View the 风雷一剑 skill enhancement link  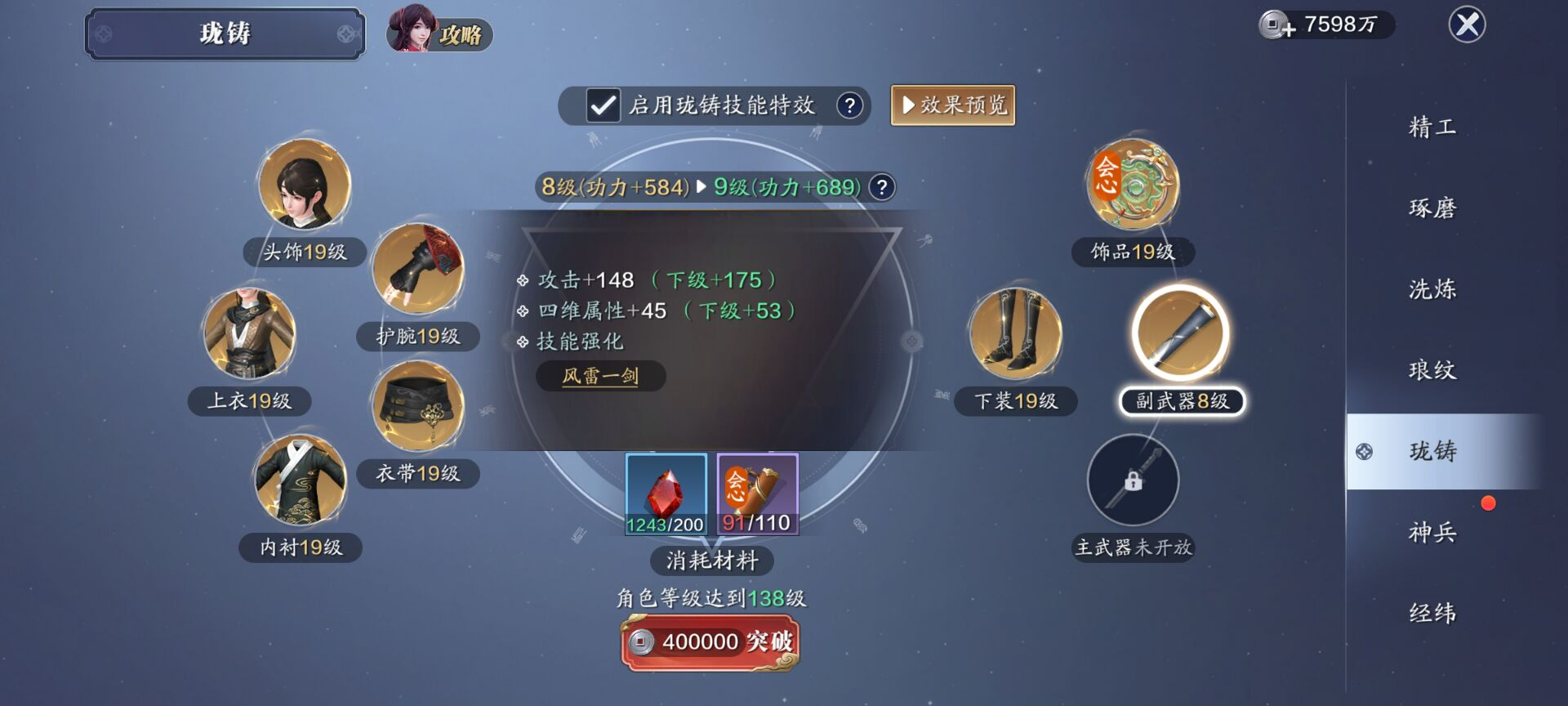tap(600, 377)
